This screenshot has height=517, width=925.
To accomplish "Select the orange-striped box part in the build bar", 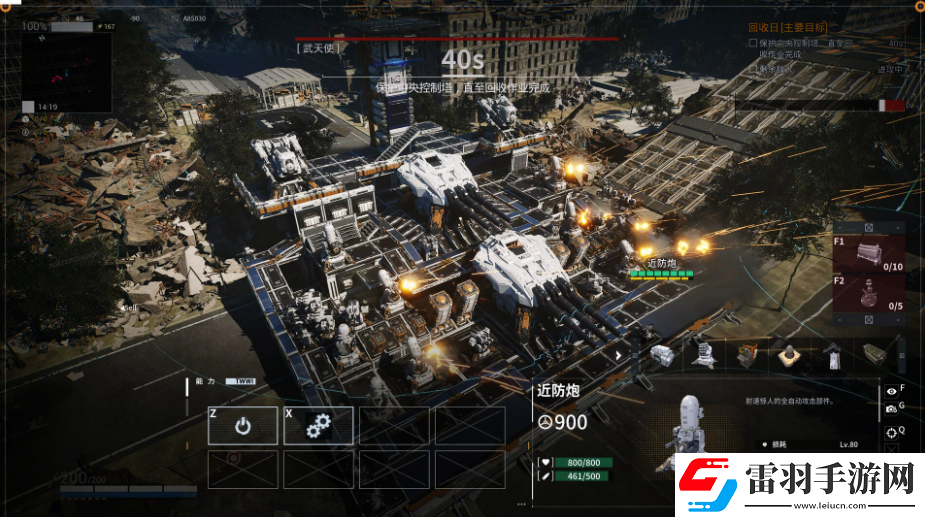I will (747, 354).
